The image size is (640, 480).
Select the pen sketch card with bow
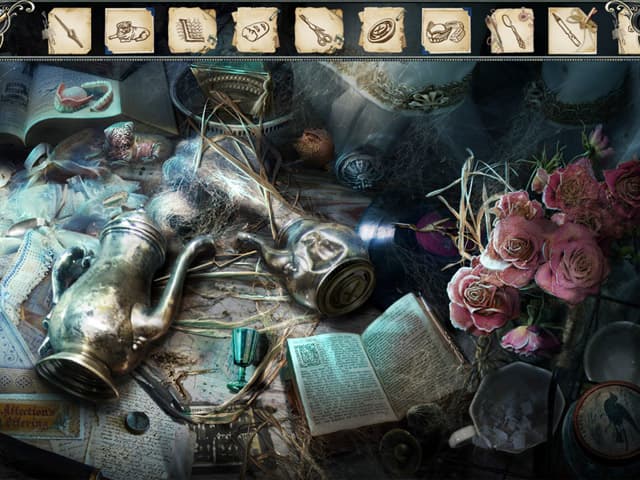[572, 30]
